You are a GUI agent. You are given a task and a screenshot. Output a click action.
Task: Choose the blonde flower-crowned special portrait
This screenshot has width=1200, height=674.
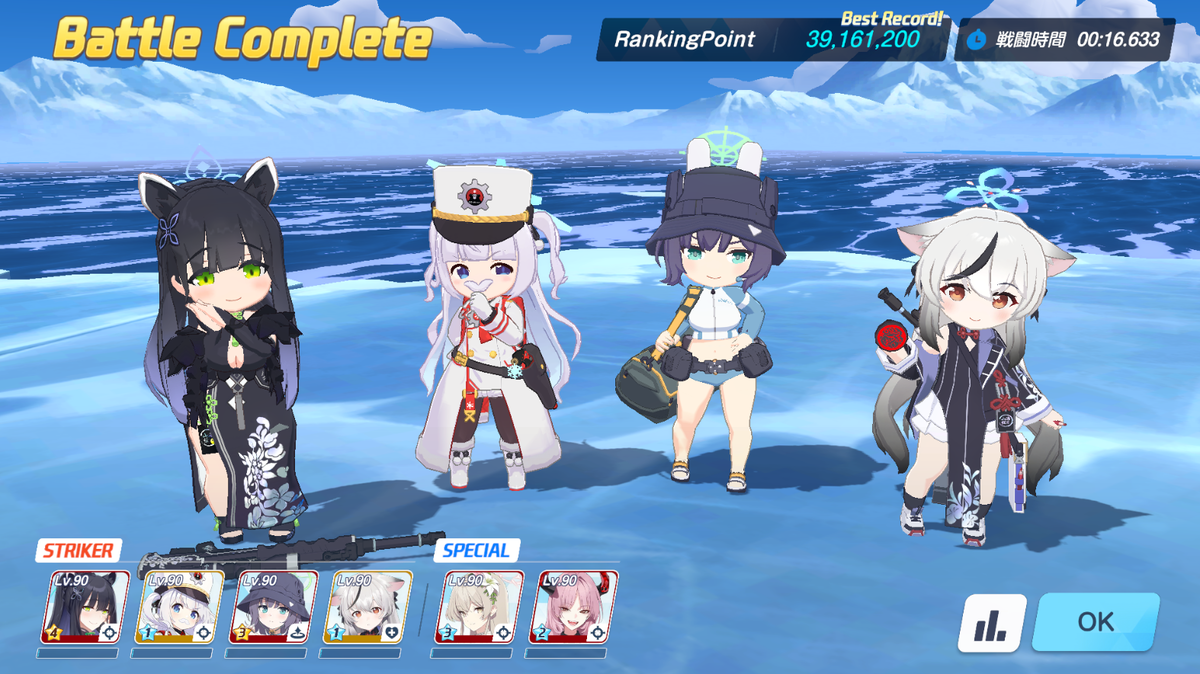pos(479,607)
